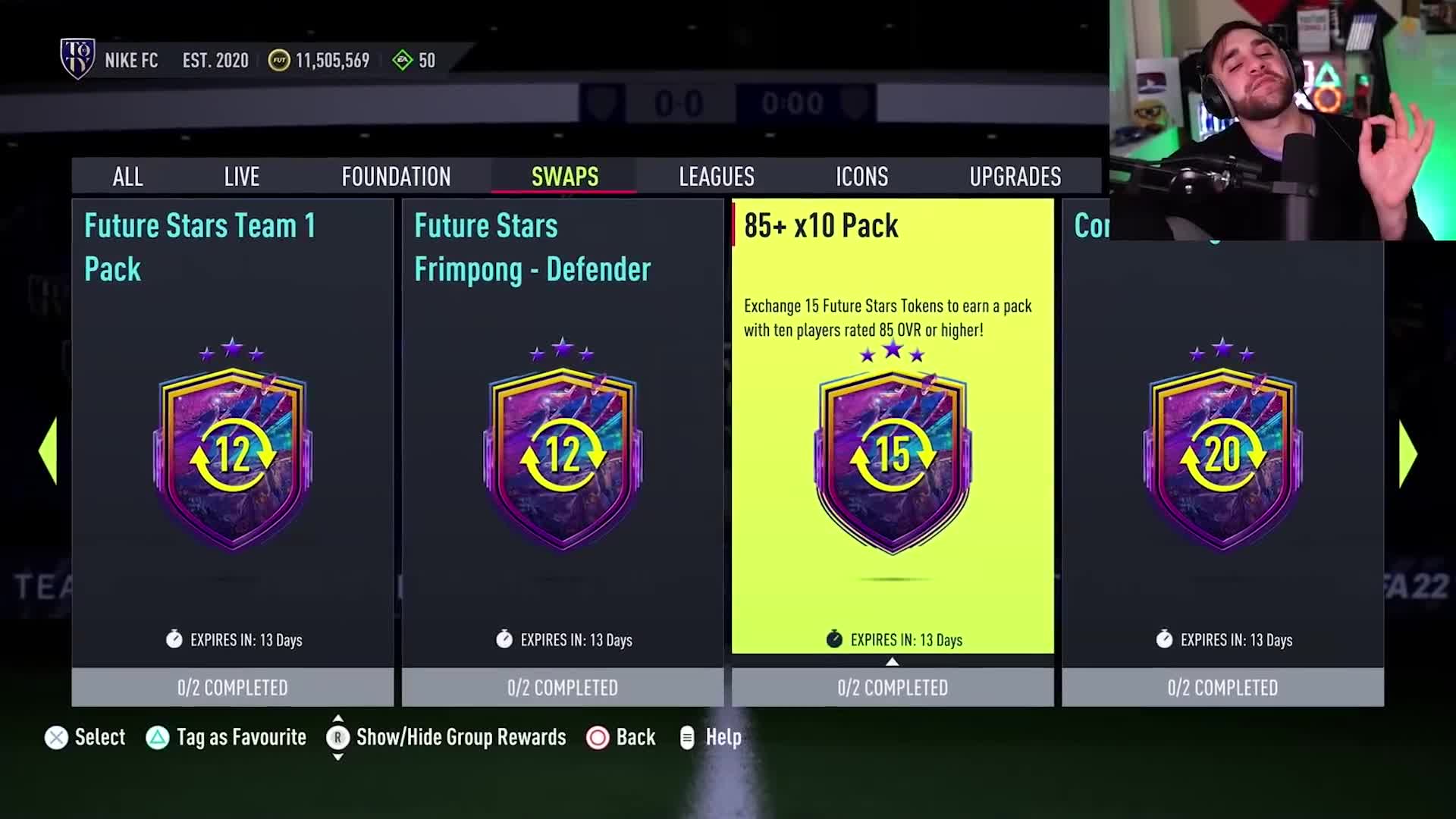
Task: Click the circular Back icon
Action: click(596, 736)
